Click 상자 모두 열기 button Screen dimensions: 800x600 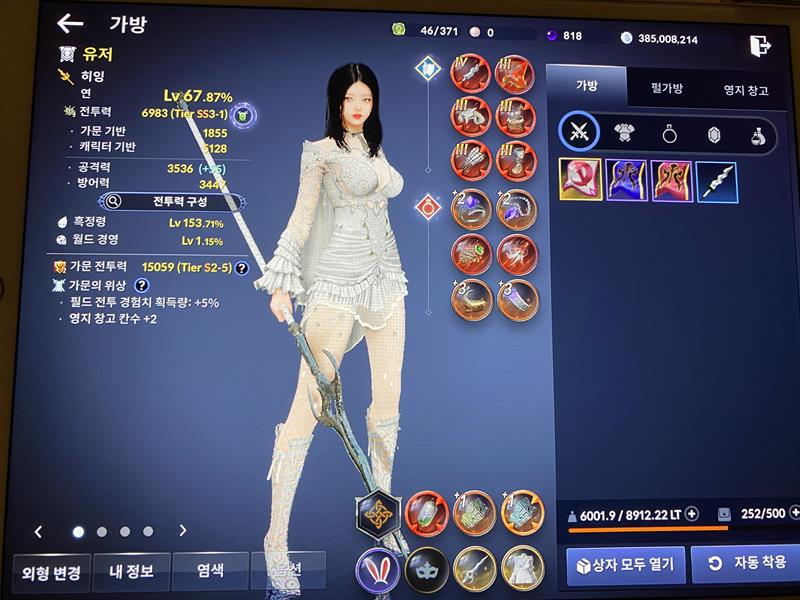pyautogui.click(x=626, y=564)
